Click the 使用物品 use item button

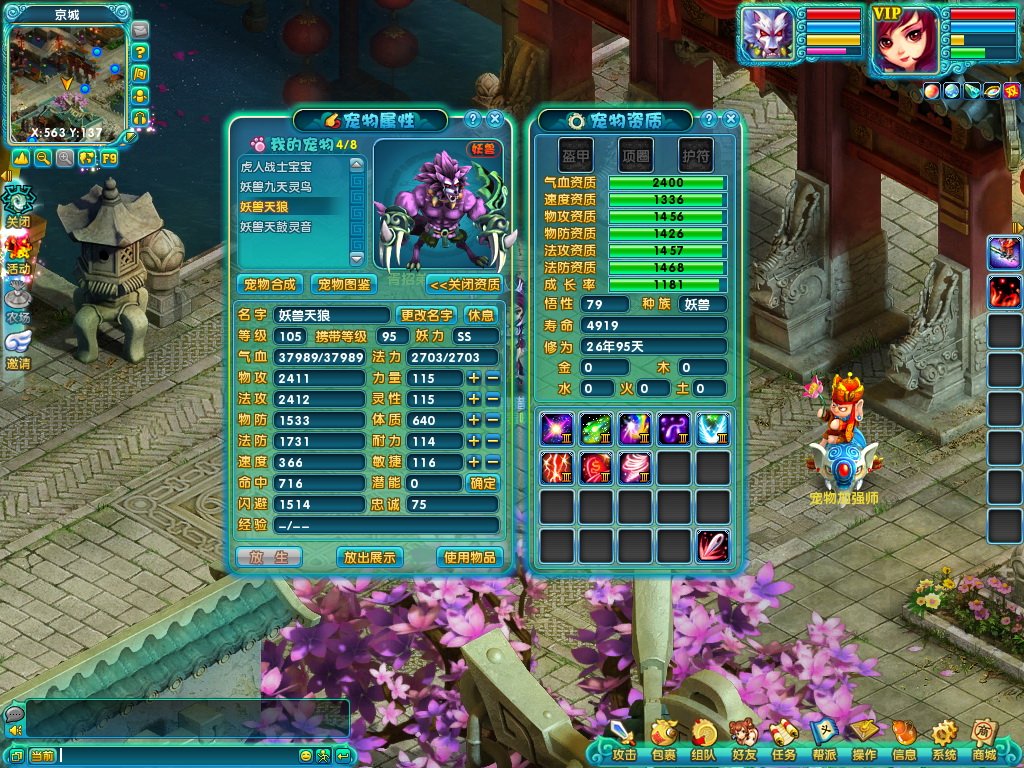469,557
